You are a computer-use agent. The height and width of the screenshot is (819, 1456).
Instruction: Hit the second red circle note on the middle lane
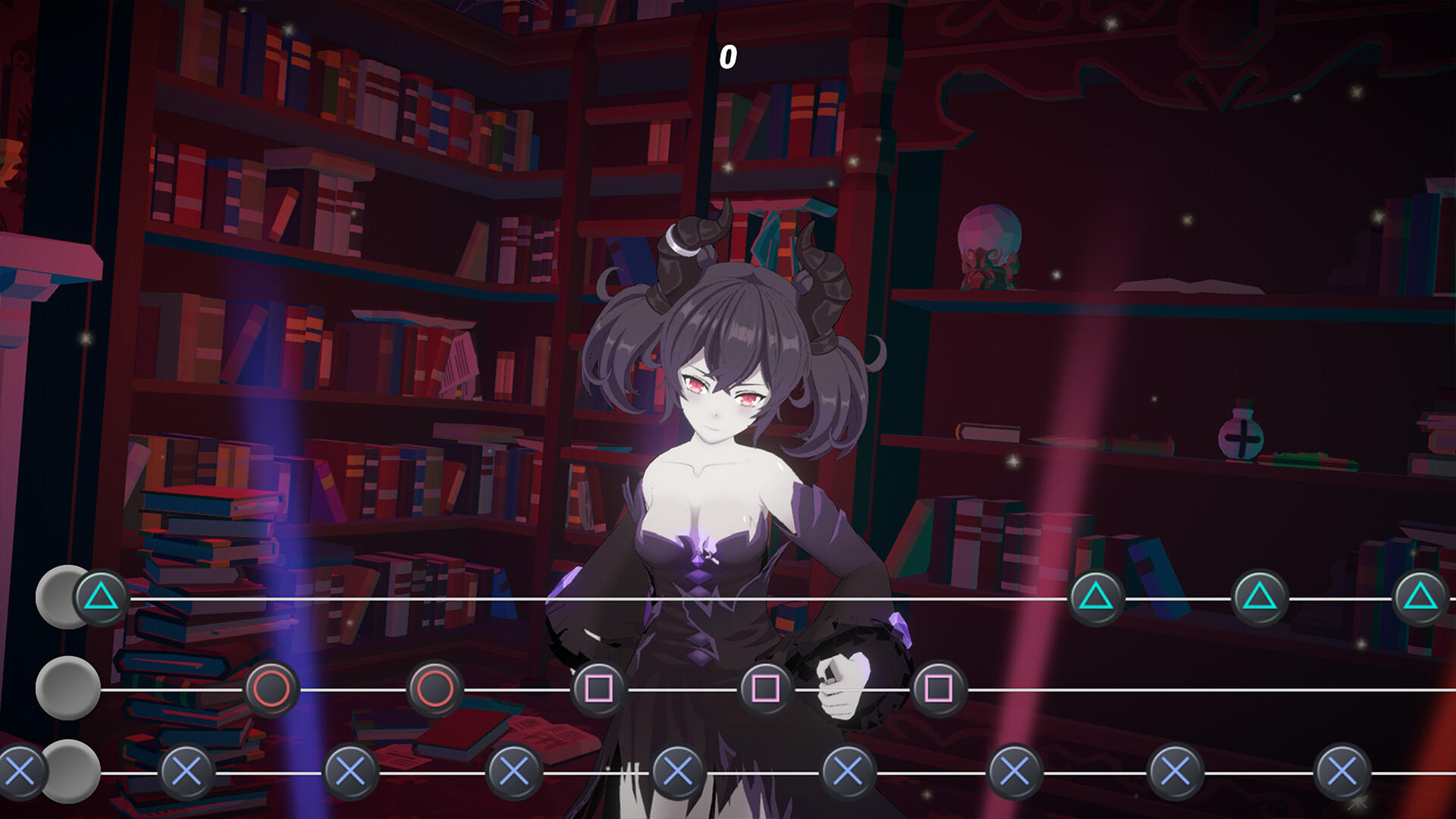click(435, 689)
